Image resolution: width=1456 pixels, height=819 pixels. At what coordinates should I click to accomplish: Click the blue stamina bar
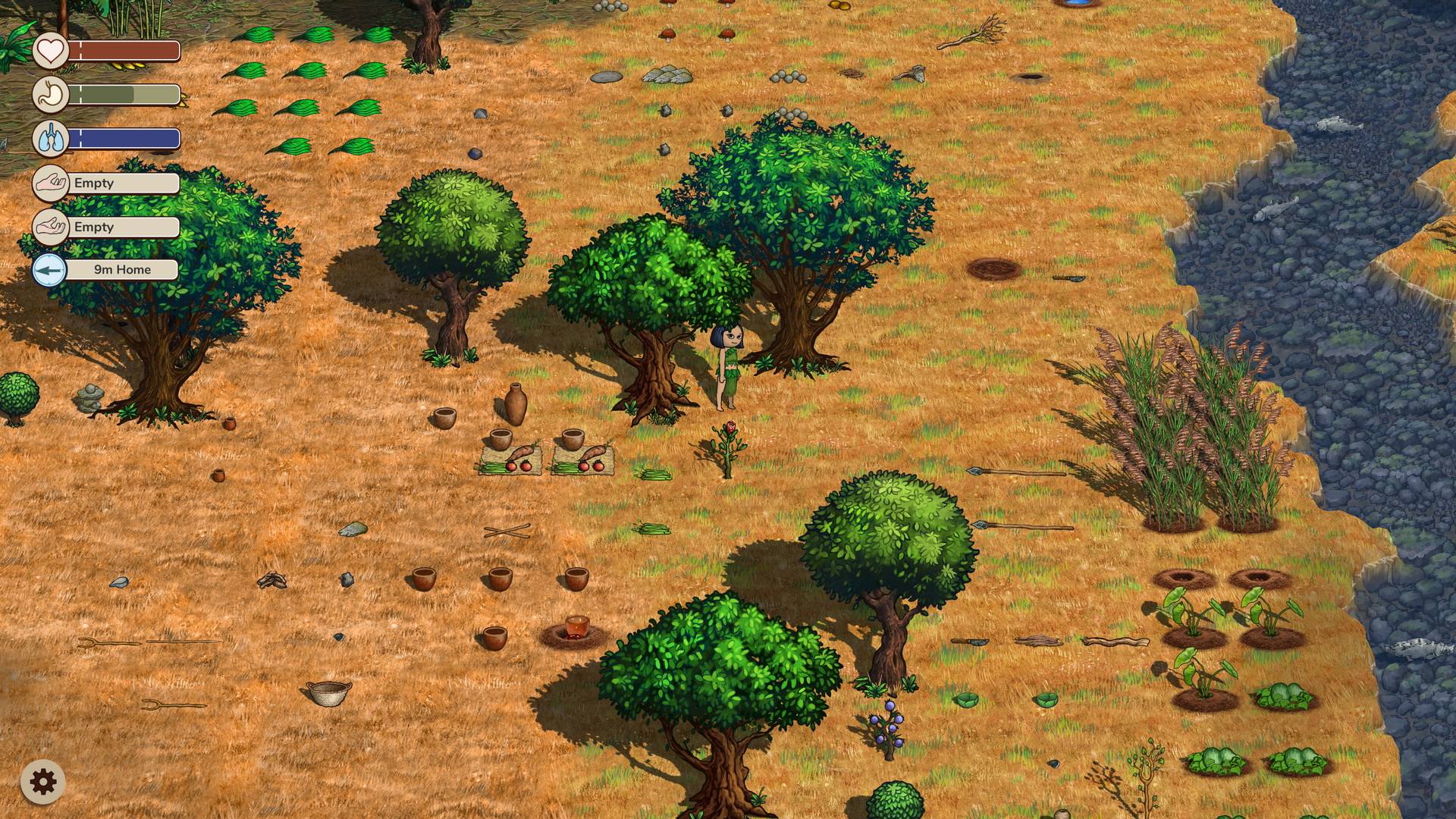point(127,139)
